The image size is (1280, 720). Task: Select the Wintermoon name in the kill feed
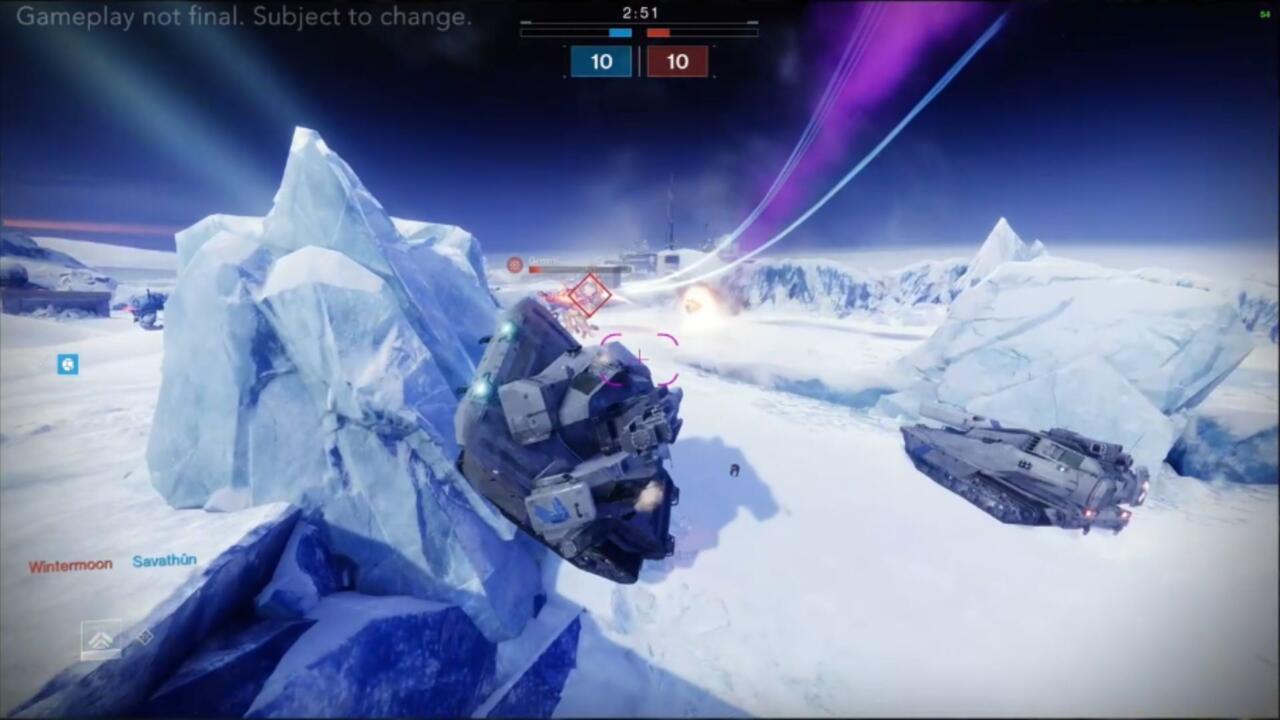(x=68, y=563)
